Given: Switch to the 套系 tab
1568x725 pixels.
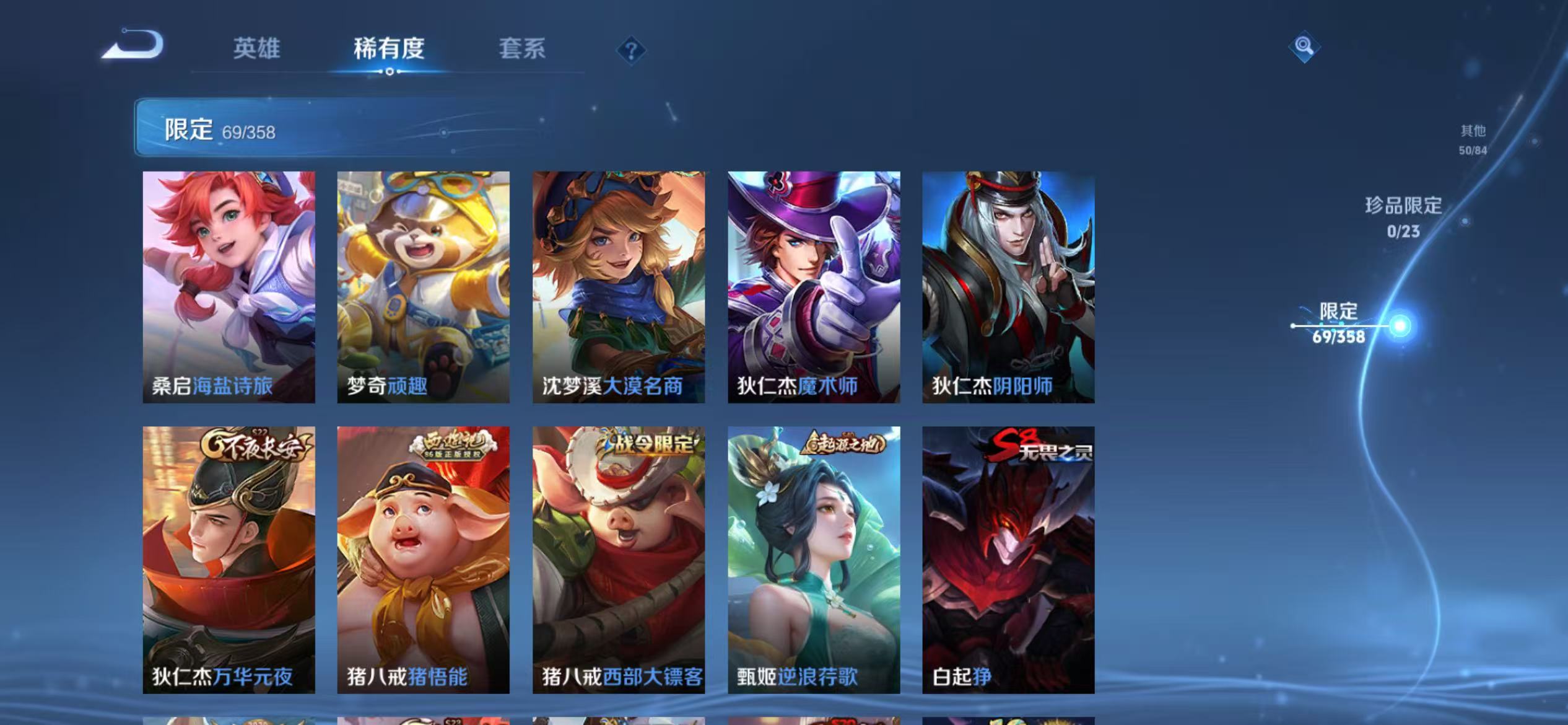Looking at the screenshot, I should point(522,50).
